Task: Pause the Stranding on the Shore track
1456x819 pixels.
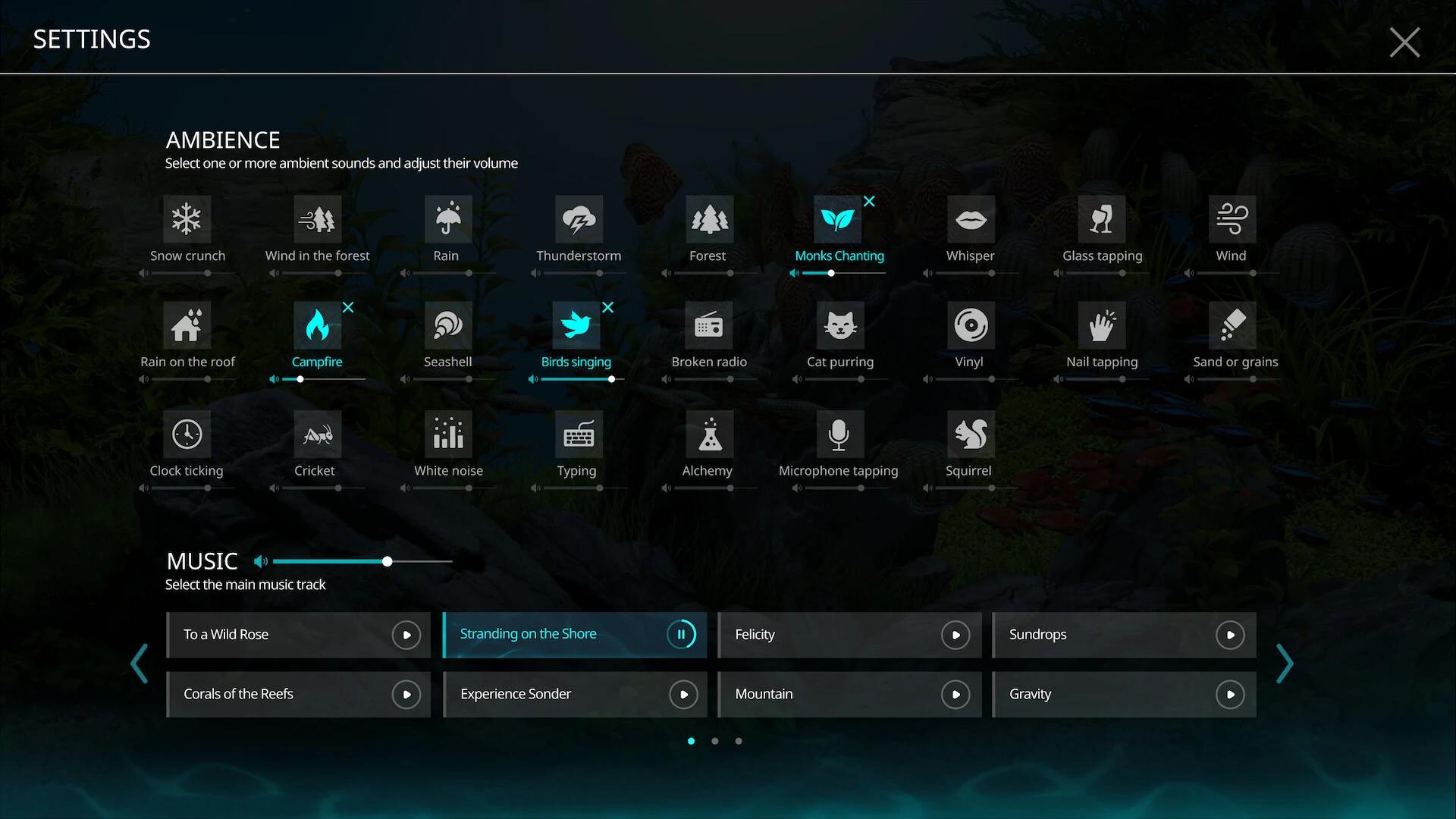Action: pyautogui.click(x=681, y=635)
